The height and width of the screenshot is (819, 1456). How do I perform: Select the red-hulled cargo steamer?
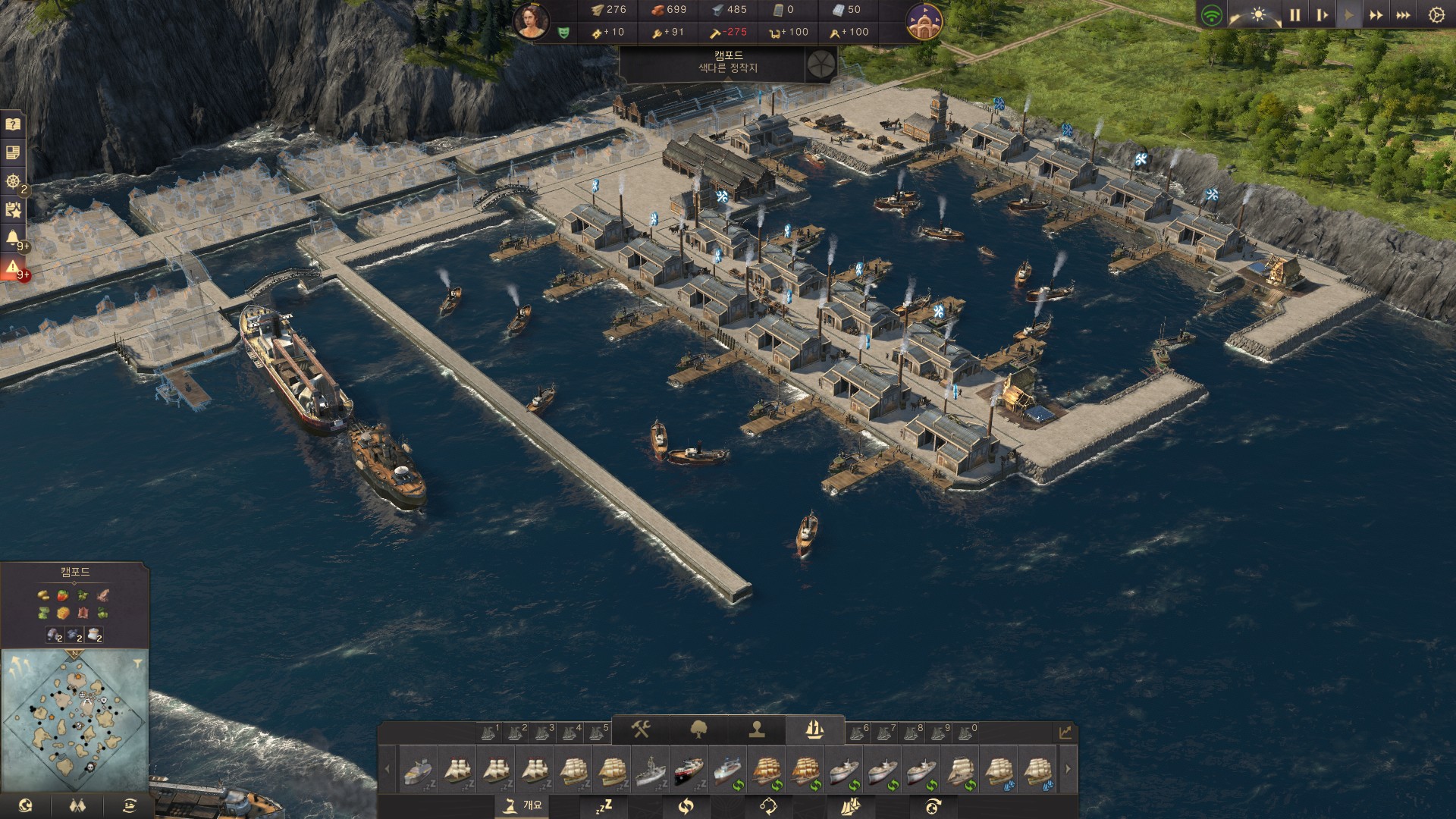(x=689, y=770)
